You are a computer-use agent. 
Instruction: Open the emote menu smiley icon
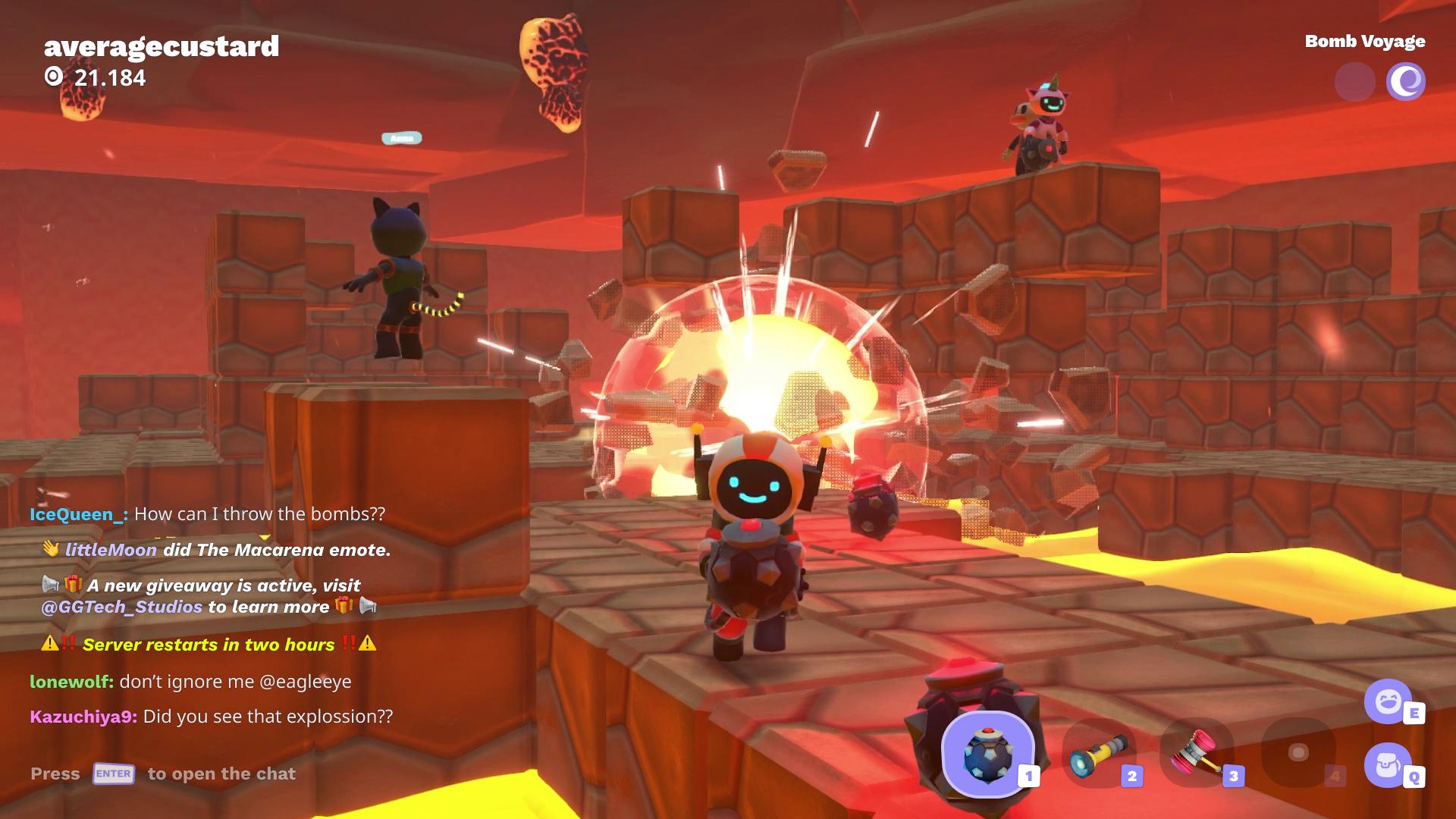(x=1388, y=701)
